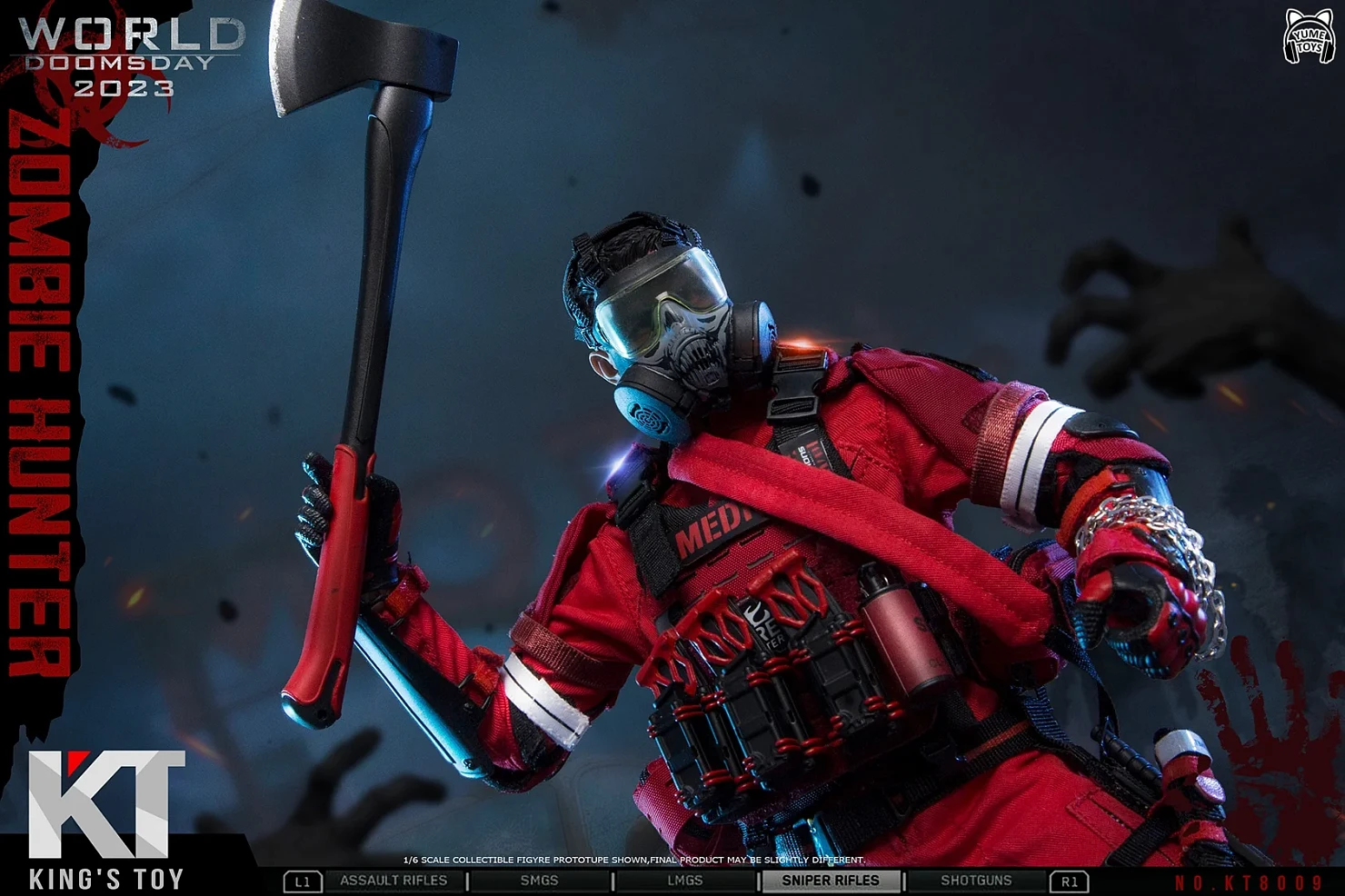Choose the Sniper Rifles tab
1345x896 pixels.
(831, 881)
